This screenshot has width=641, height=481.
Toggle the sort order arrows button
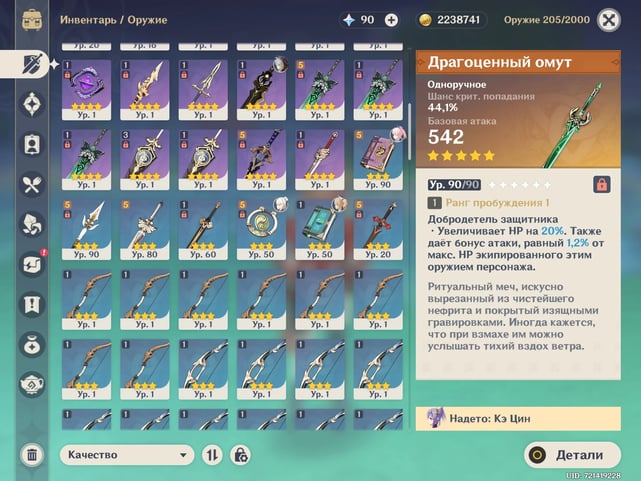click(x=212, y=454)
